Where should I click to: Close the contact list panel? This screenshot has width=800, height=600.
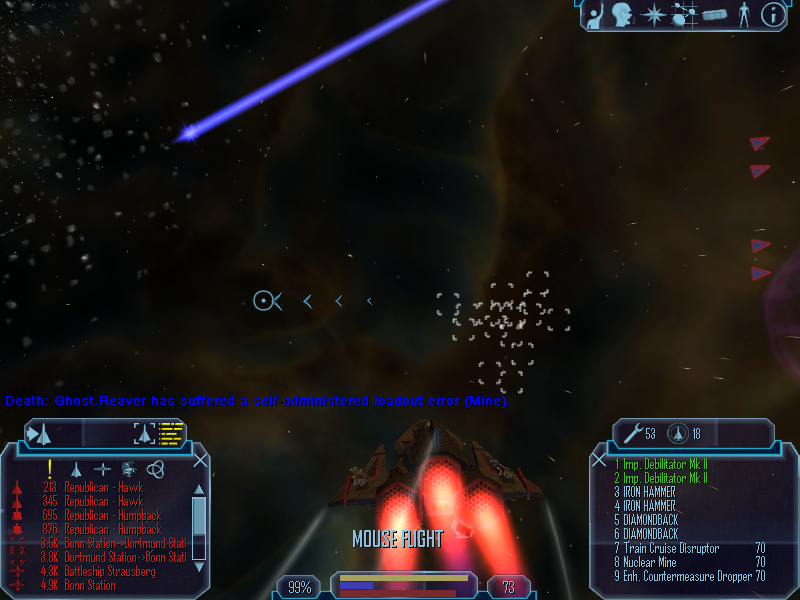point(201,461)
